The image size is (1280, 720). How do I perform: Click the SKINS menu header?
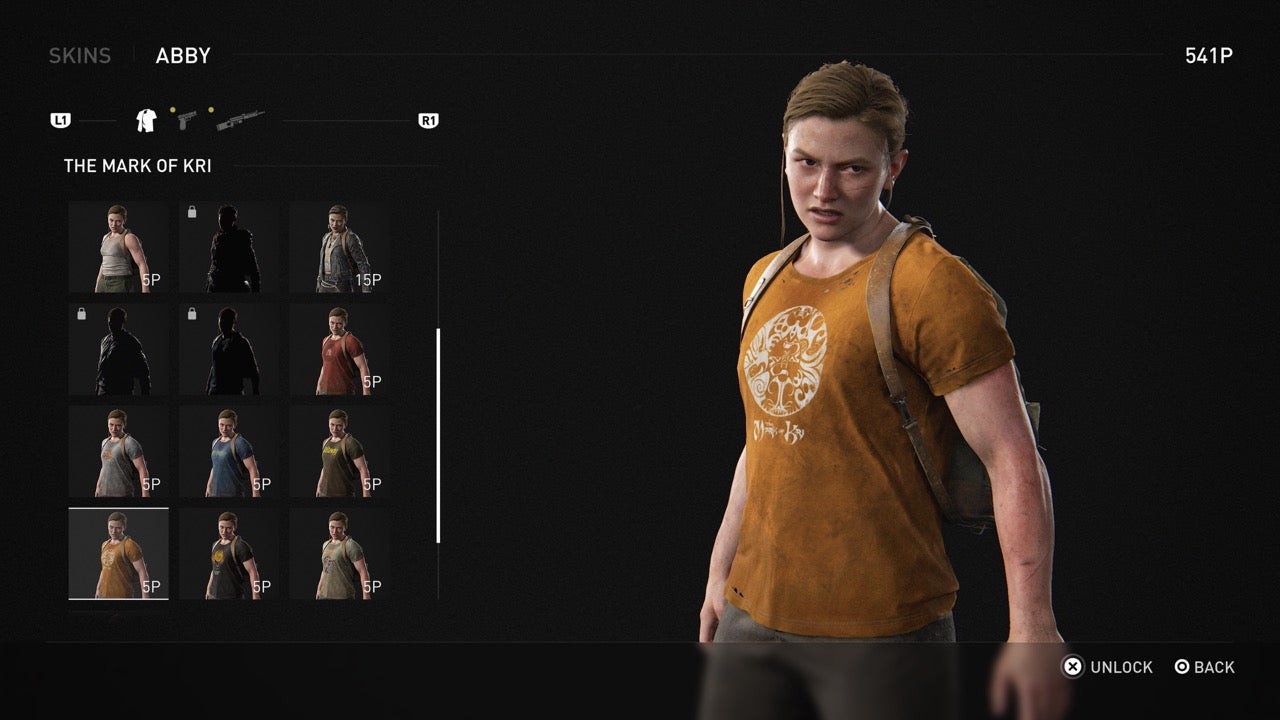click(x=80, y=55)
